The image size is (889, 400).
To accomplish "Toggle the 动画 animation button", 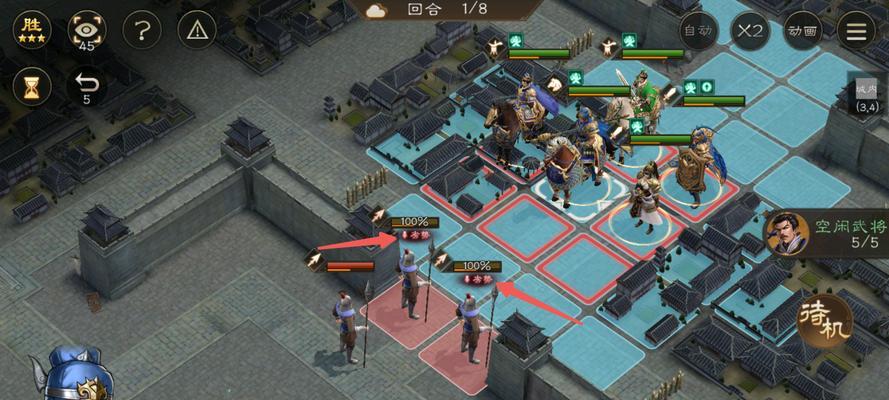I will point(803,30).
